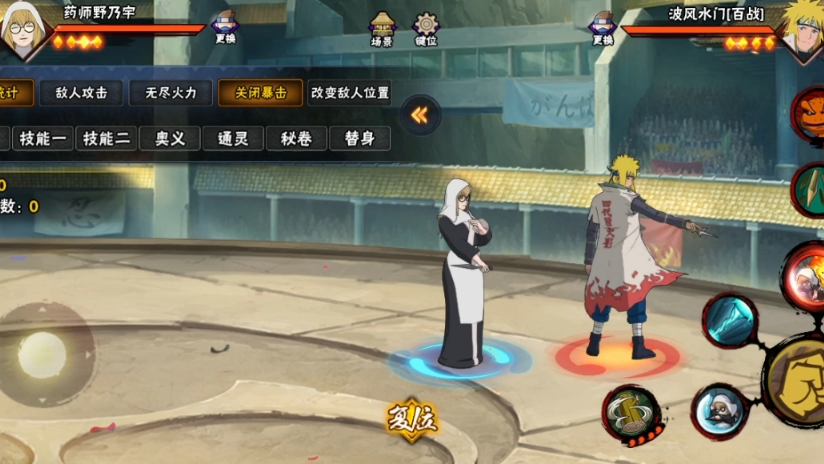Screen dimensions: 824x464
Task: Click 更换 to swap the right-side character
Action: coord(602,28)
